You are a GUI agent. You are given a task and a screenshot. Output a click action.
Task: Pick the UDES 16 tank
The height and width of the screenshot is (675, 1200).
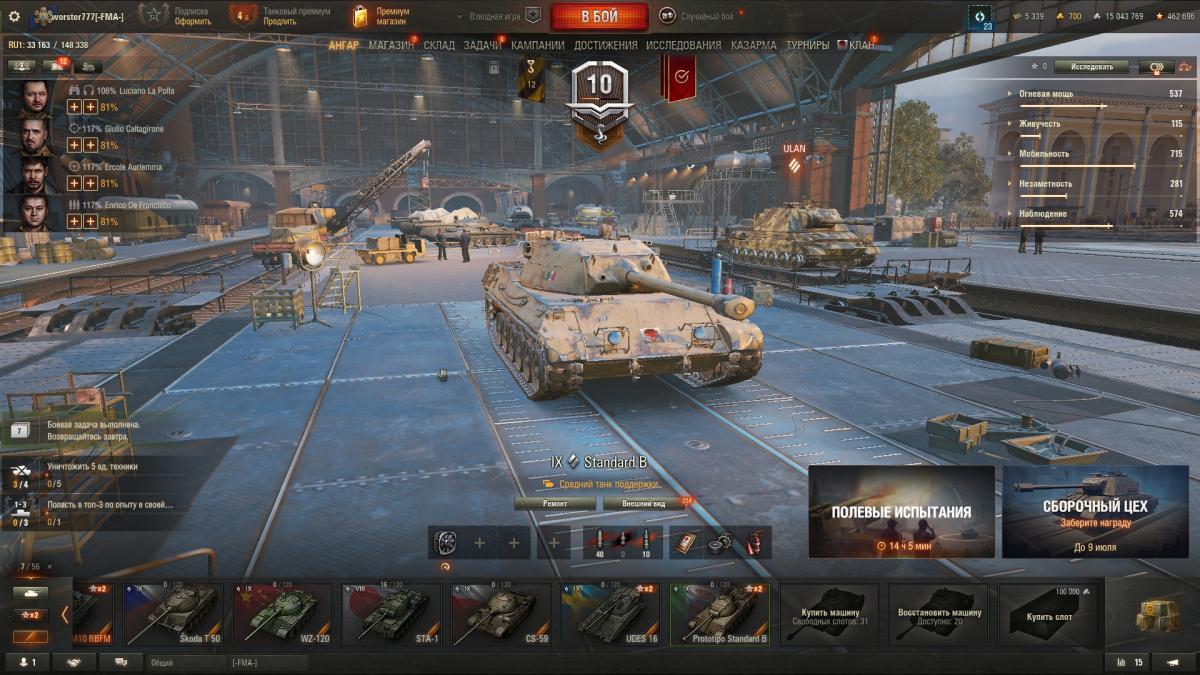(x=610, y=615)
